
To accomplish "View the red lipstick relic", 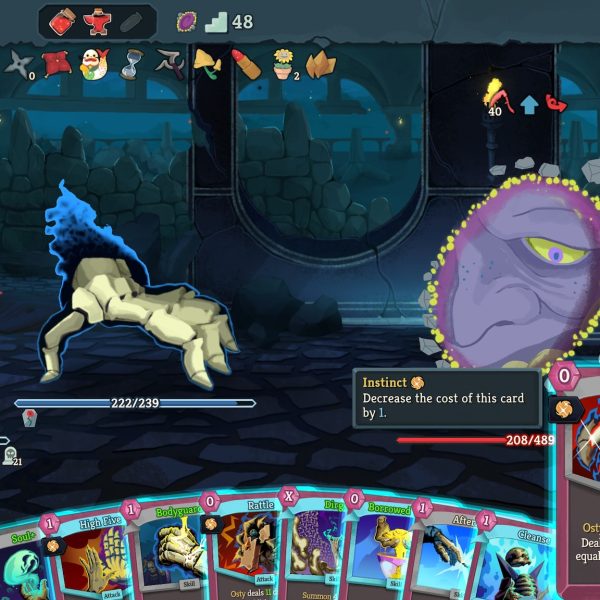I will pyautogui.click(x=247, y=65).
